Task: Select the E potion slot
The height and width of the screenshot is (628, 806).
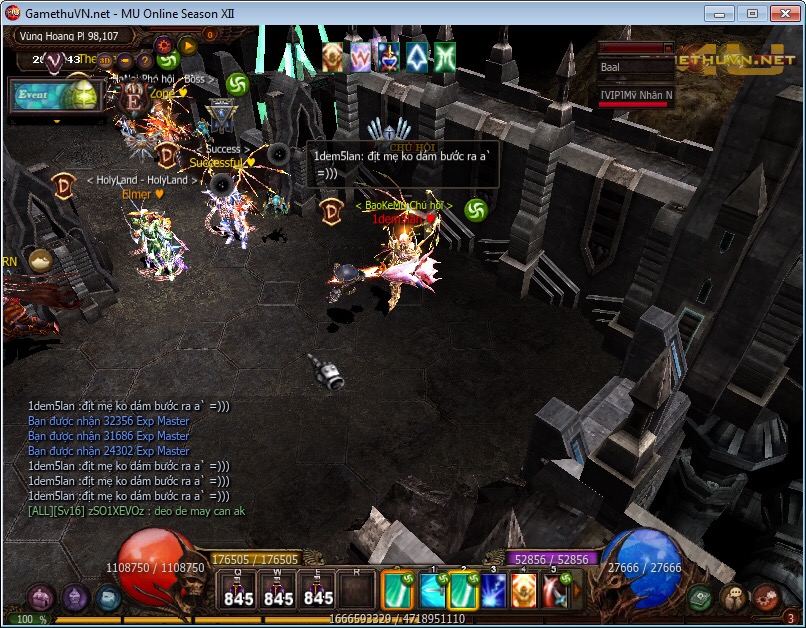Action: pos(318,590)
